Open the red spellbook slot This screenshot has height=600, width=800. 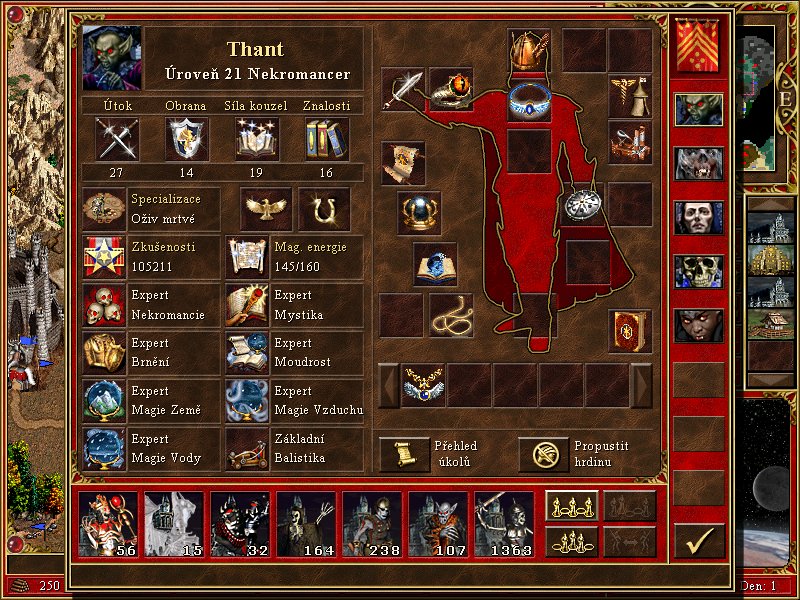click(x=630, y=331)
